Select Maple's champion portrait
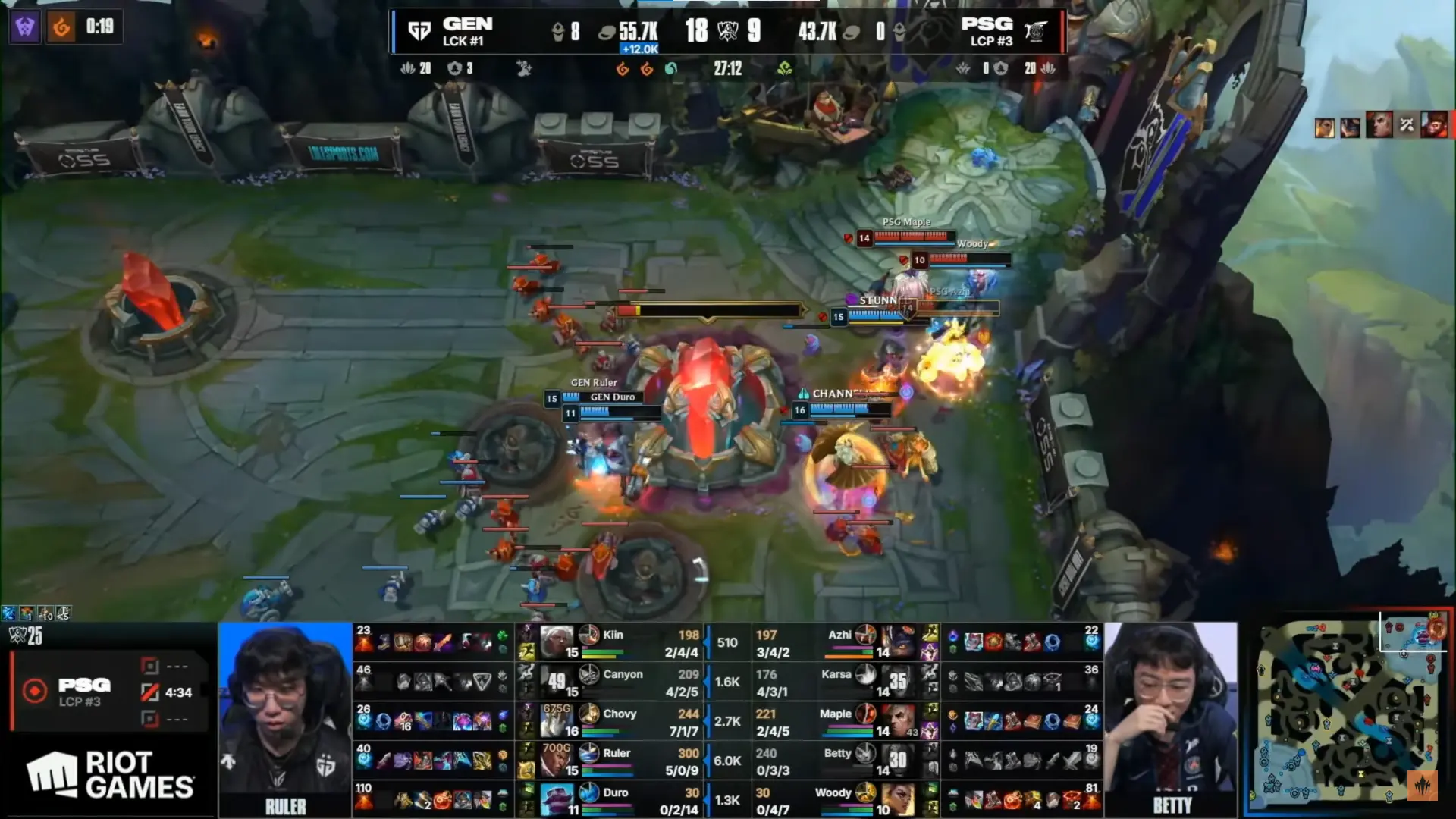 (x=898, y=721)
